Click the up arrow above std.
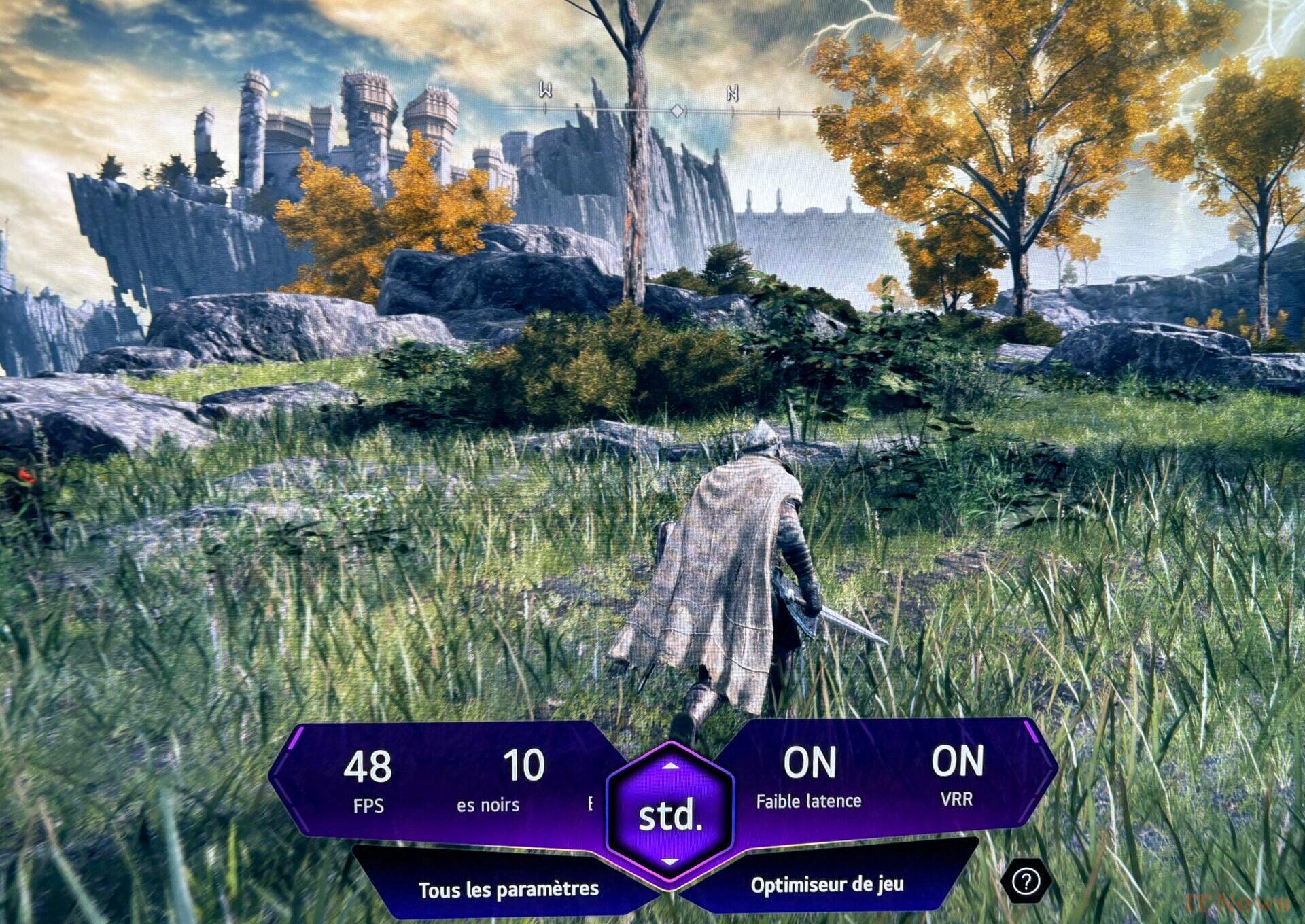 pos(670,766)
